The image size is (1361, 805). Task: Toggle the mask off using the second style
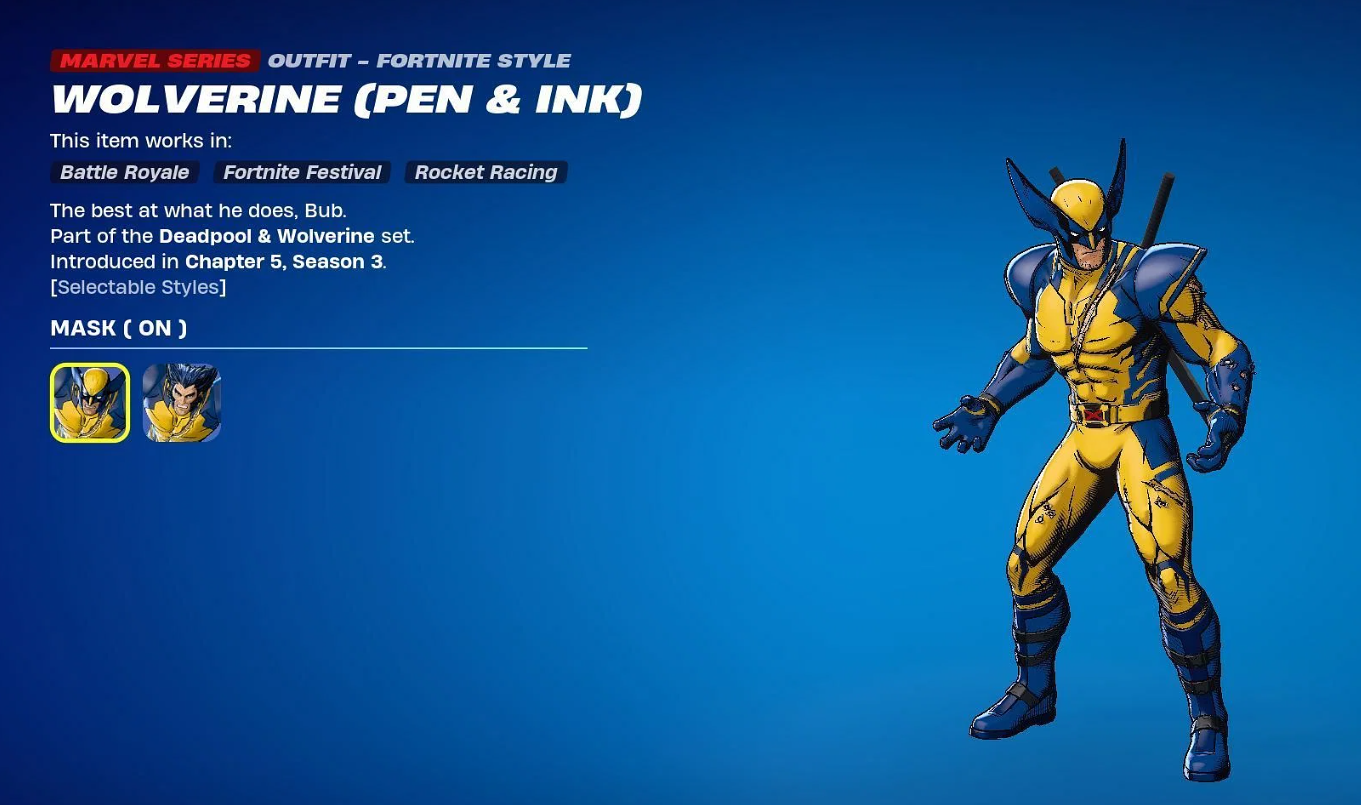[182, 402]
